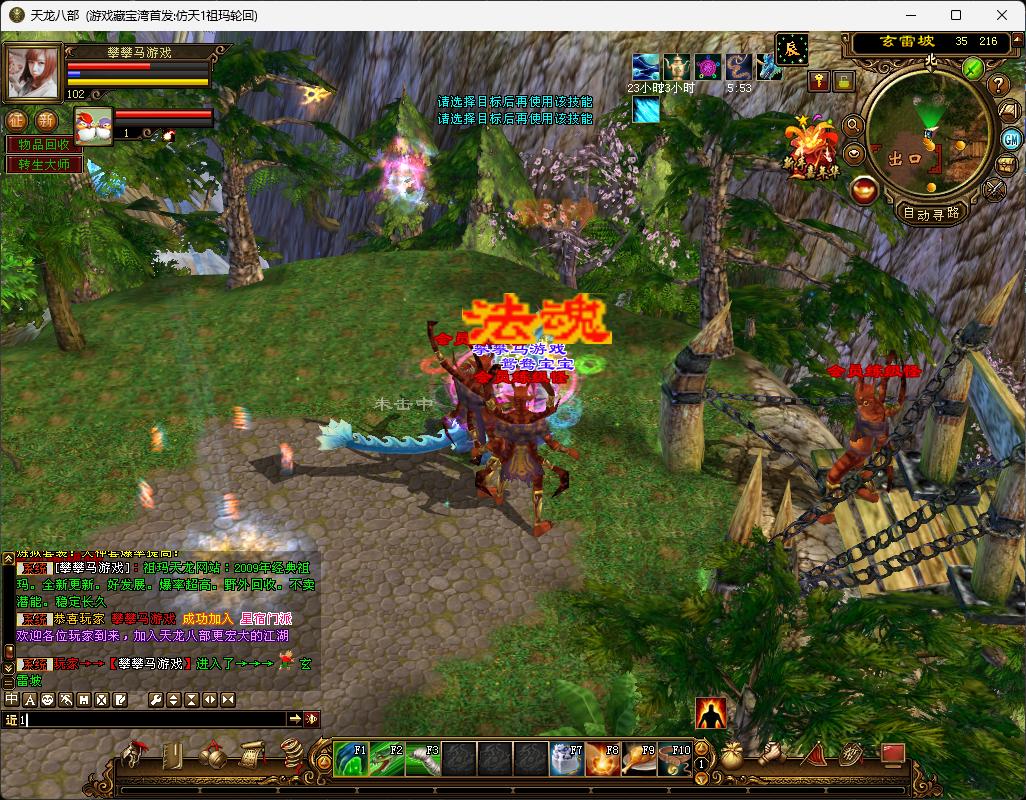The height and width of the screenshot is (800, 1026).
Task: Use the F7 hotbar item
Action: click(x=567, y=759)
